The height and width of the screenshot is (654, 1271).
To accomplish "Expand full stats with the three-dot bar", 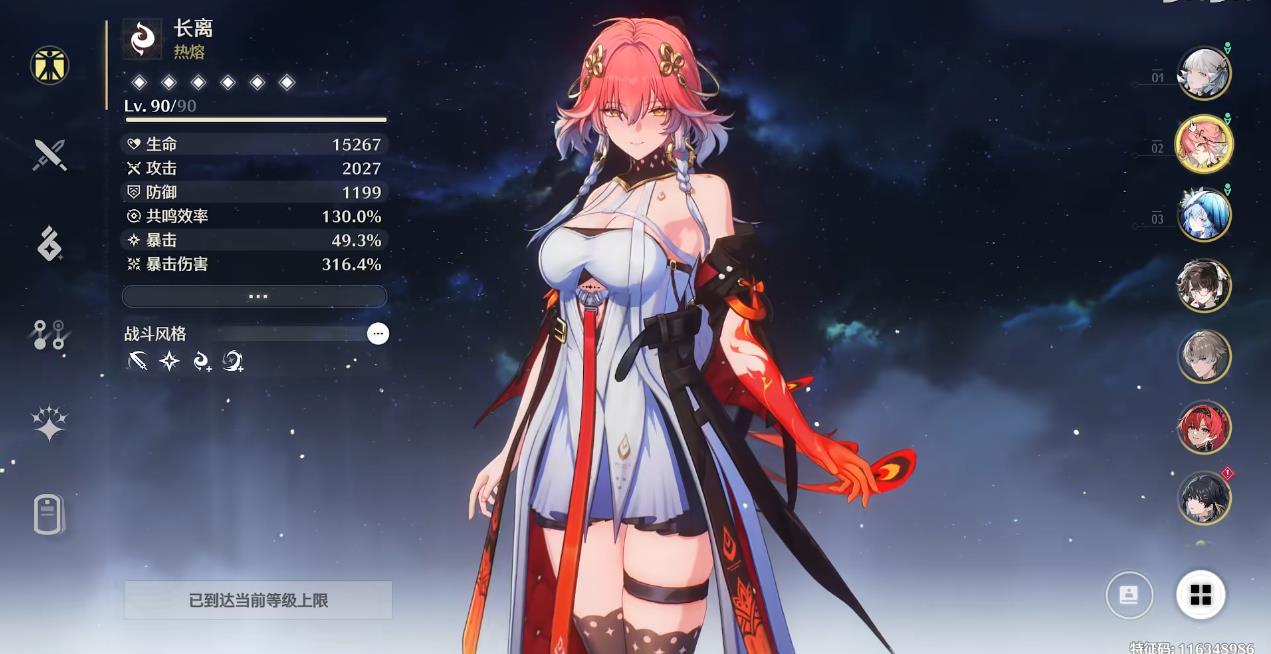I will pyautogui.click(x=255, y=296).
